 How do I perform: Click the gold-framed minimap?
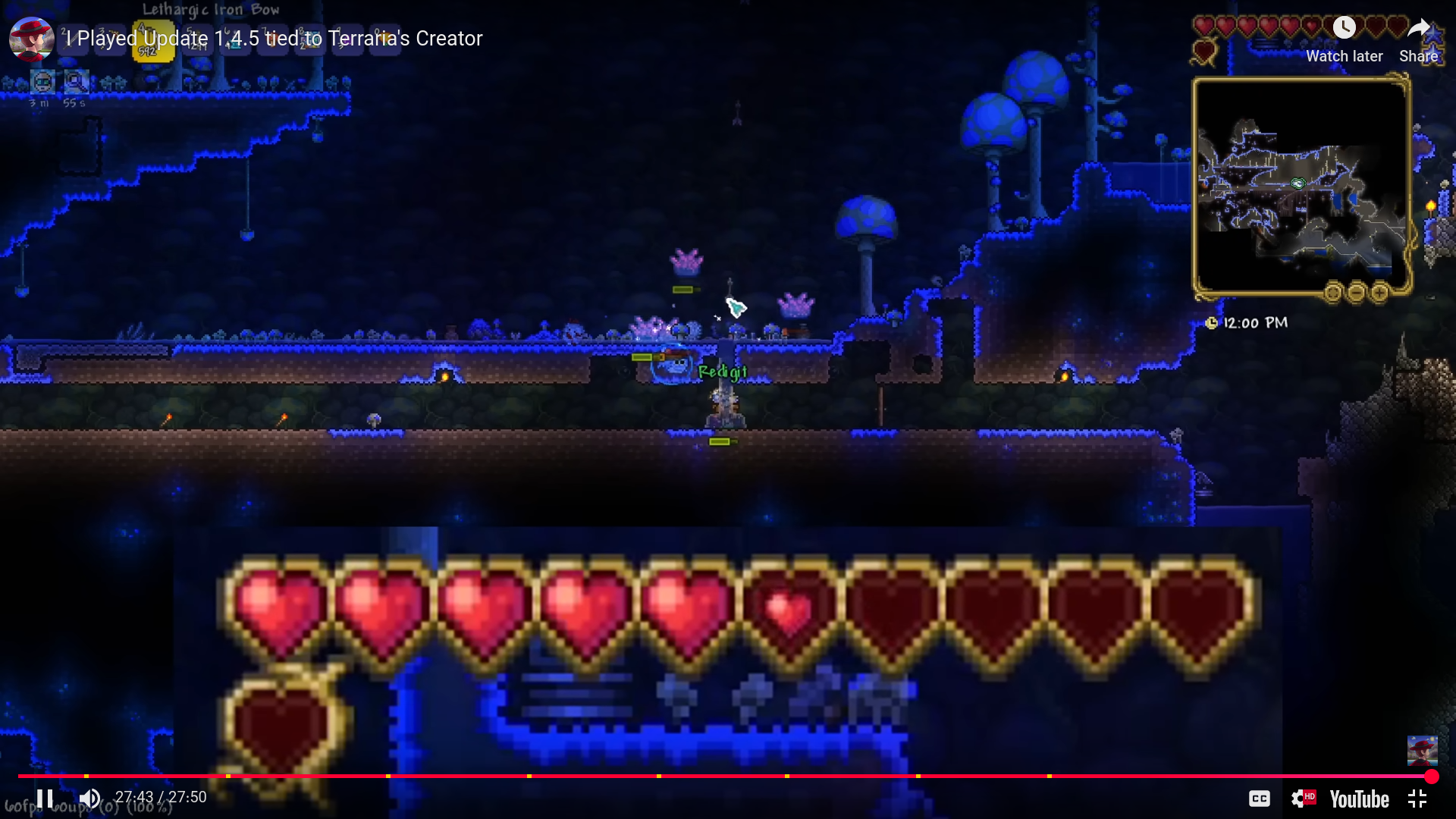pyautogui.click(x=1301, y=184)
